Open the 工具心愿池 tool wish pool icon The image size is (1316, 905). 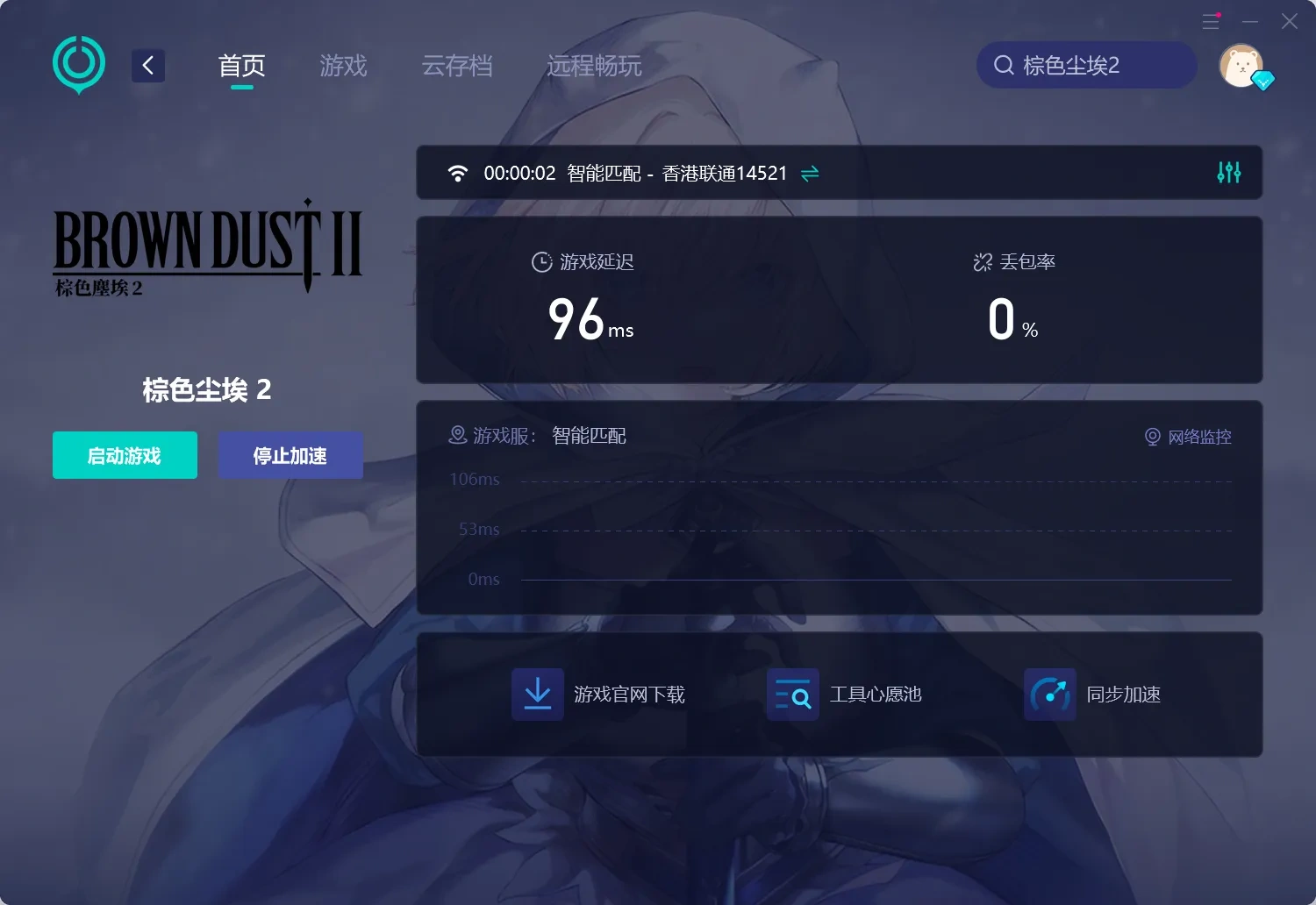pyautogui.click(x=792, y=694)
